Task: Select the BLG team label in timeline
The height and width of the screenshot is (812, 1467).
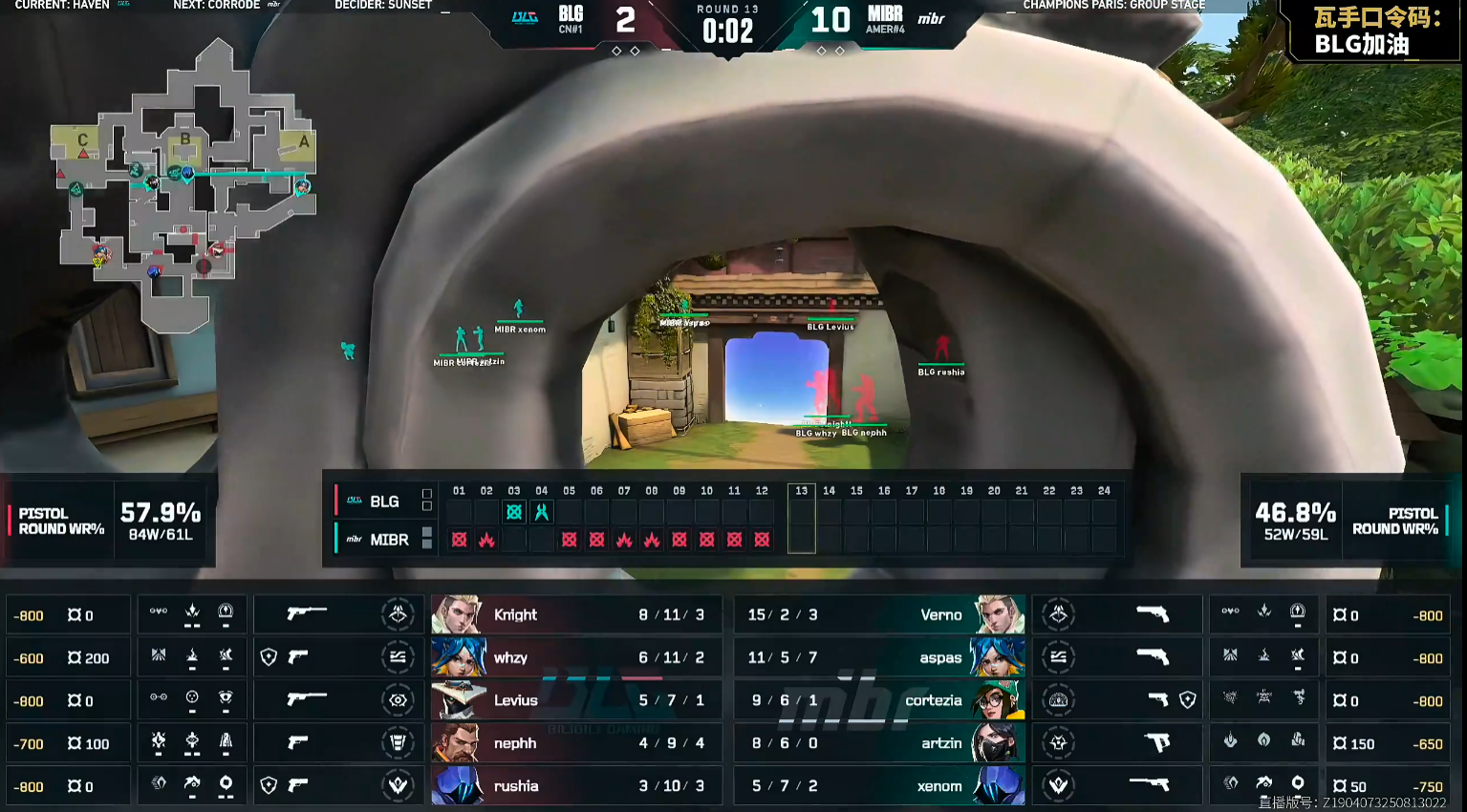Action: (x=384, y=502)
